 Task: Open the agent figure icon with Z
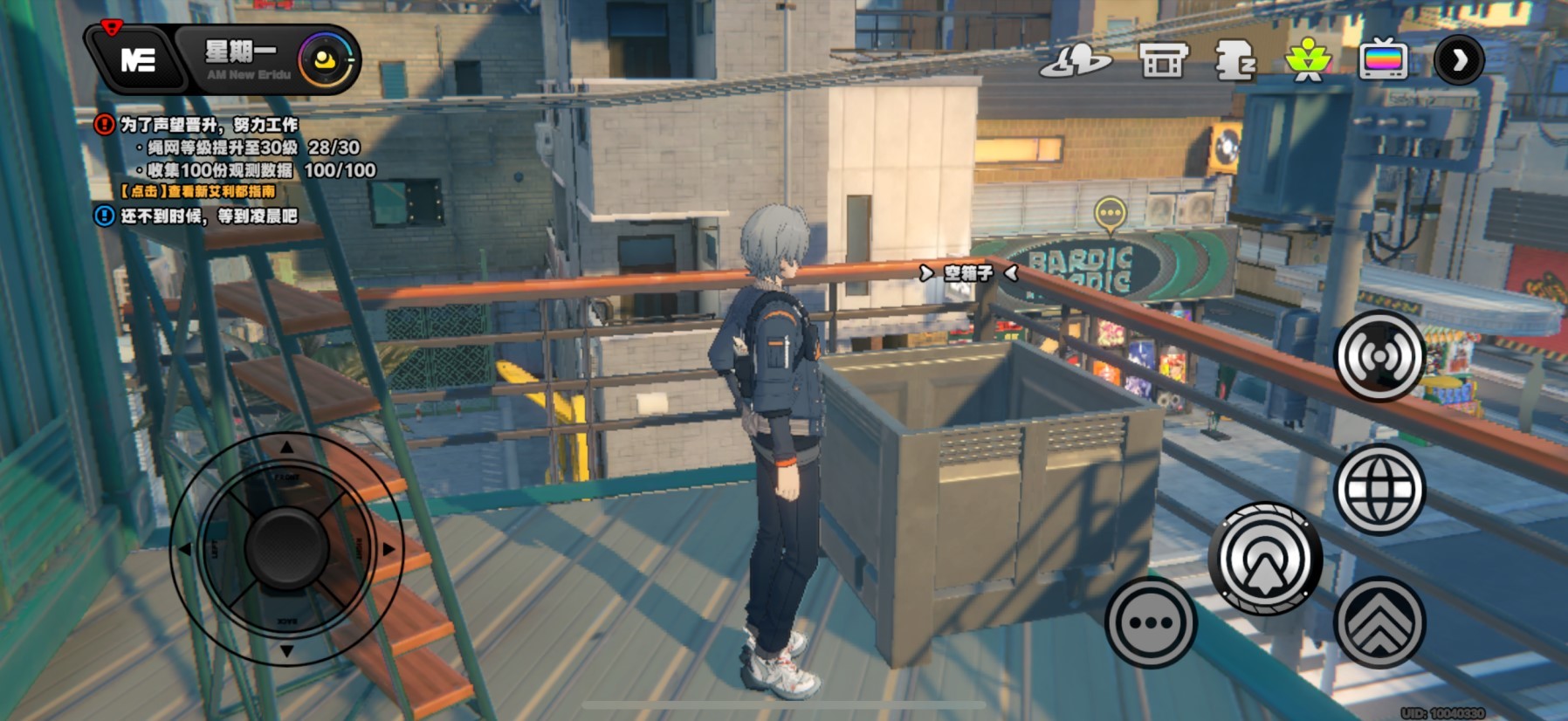click(x=1234, y=61)
